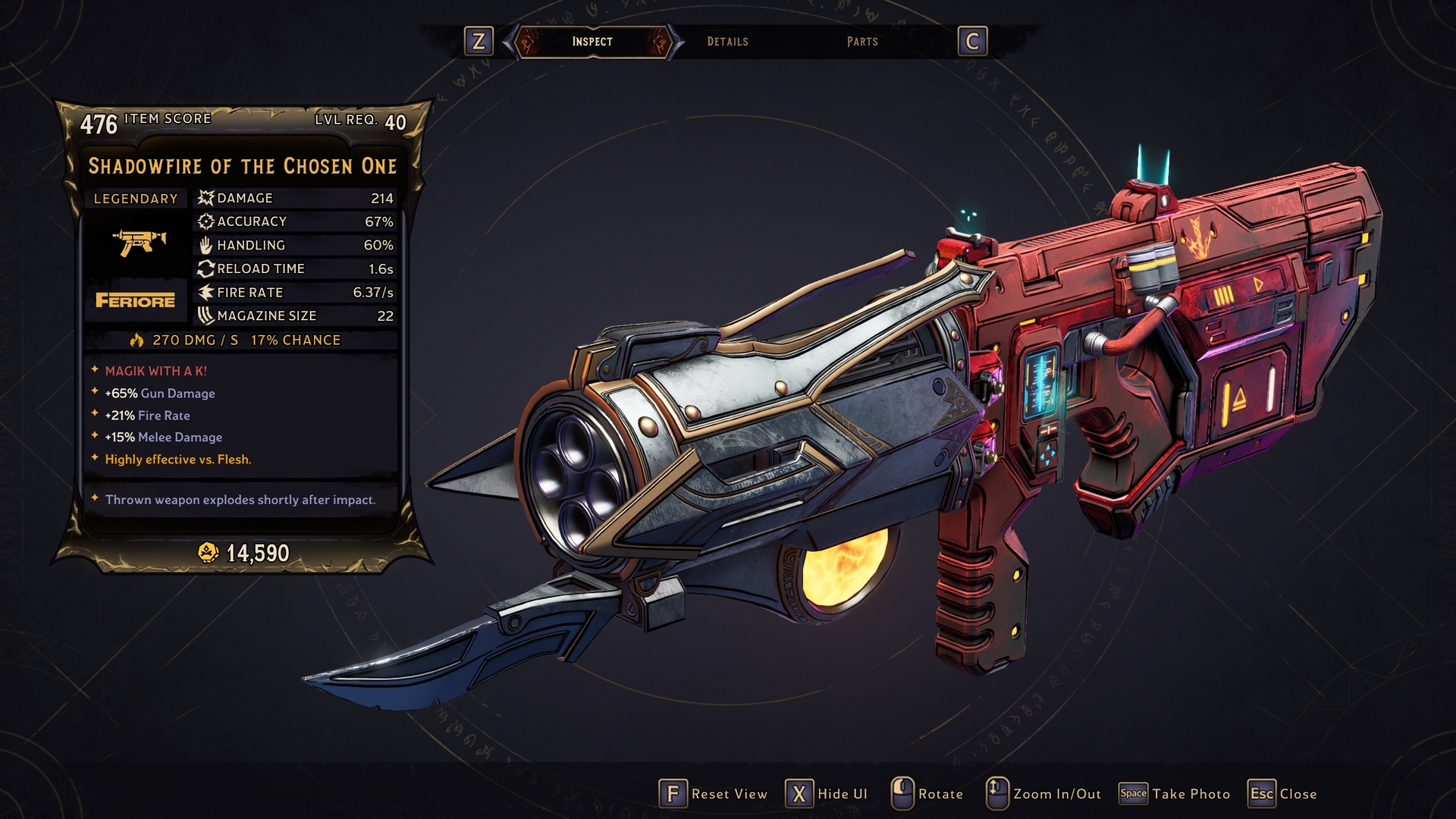Hide UI for the weapon preview
This screenshot has height=819, width=1456.
[827, 794]
